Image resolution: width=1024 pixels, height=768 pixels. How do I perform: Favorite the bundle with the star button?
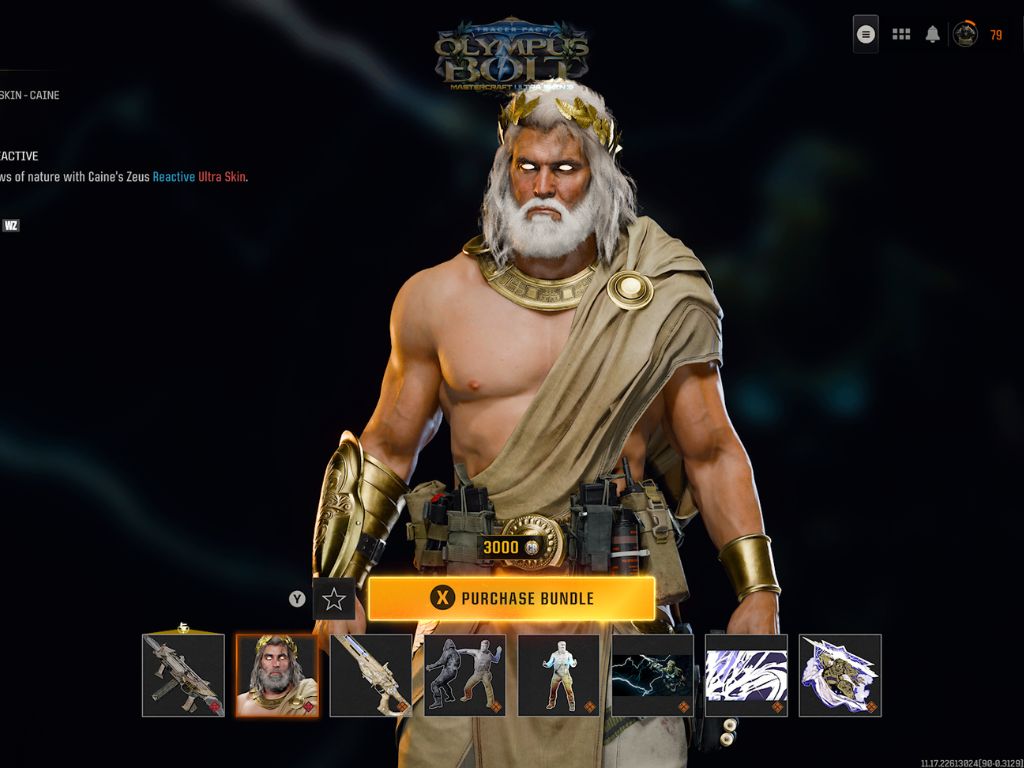[333, 599]
